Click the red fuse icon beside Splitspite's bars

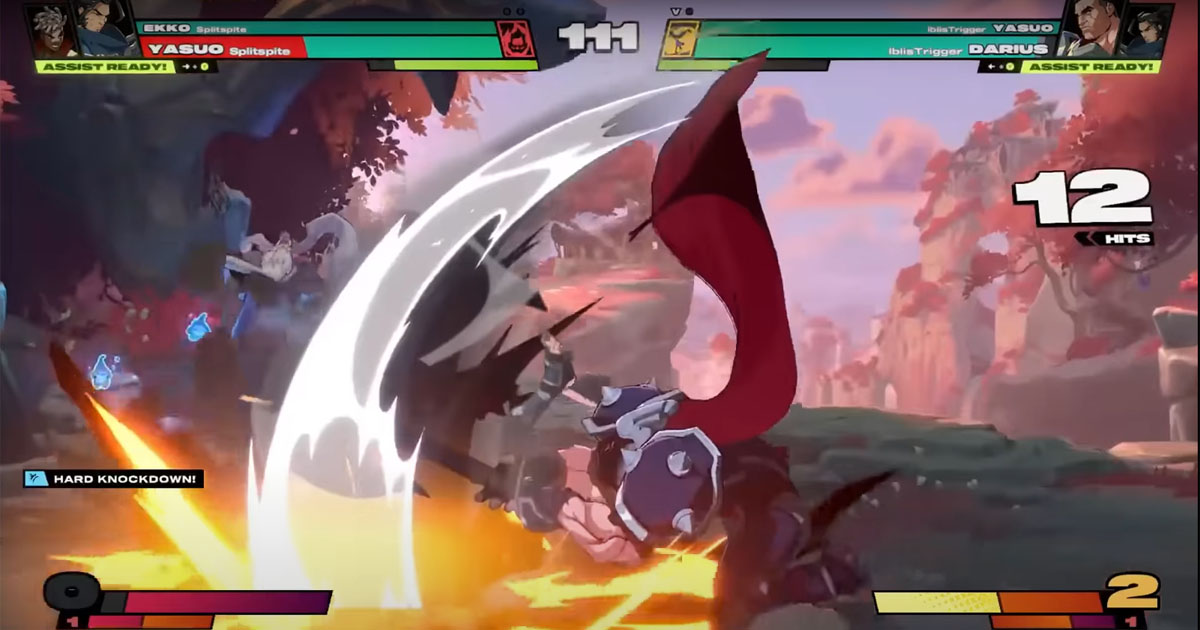pyautogui.click(x=516, y=40)
